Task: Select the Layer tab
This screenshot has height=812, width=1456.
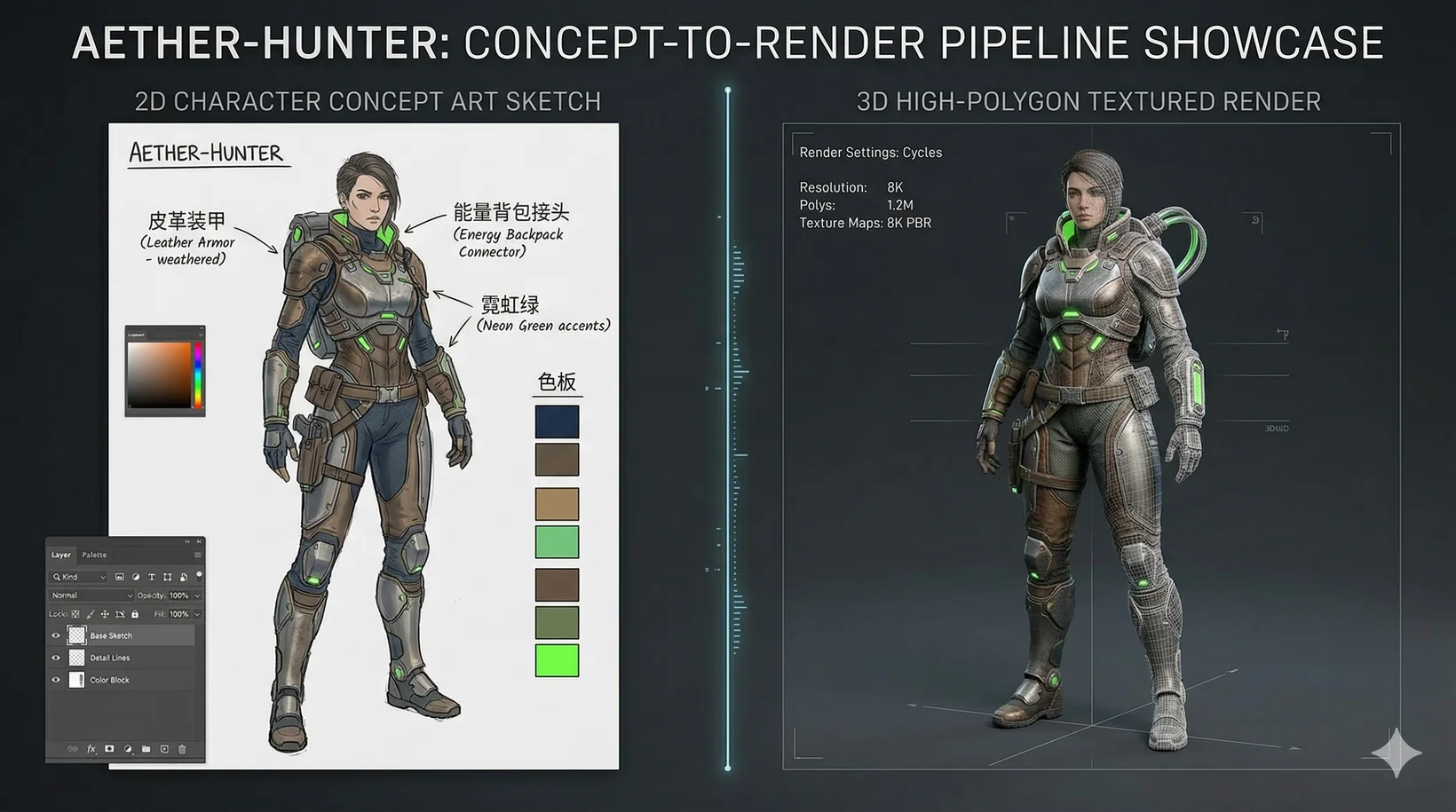Action: pos(61,556)
